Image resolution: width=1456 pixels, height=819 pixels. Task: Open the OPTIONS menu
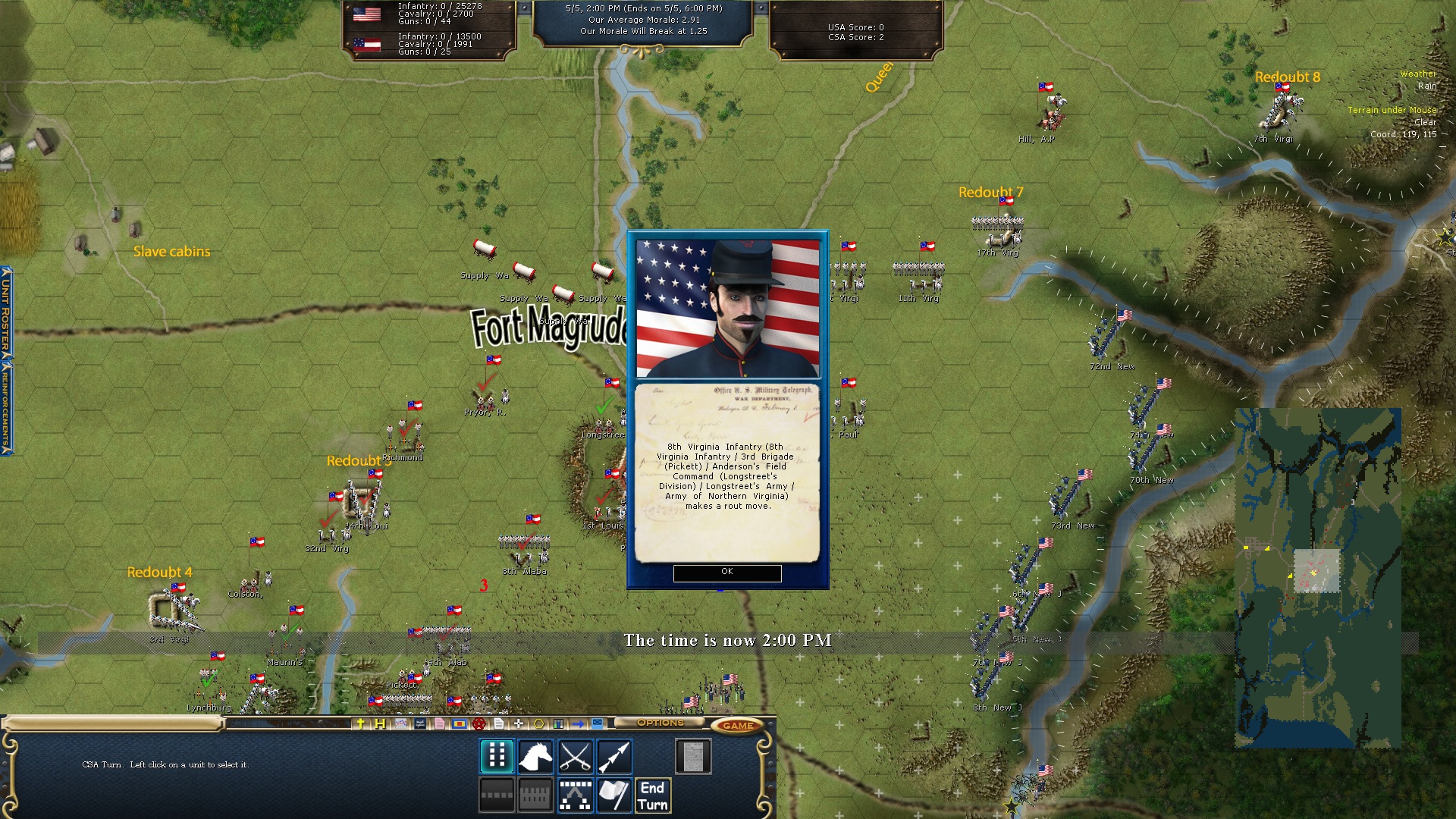[660, 723]
